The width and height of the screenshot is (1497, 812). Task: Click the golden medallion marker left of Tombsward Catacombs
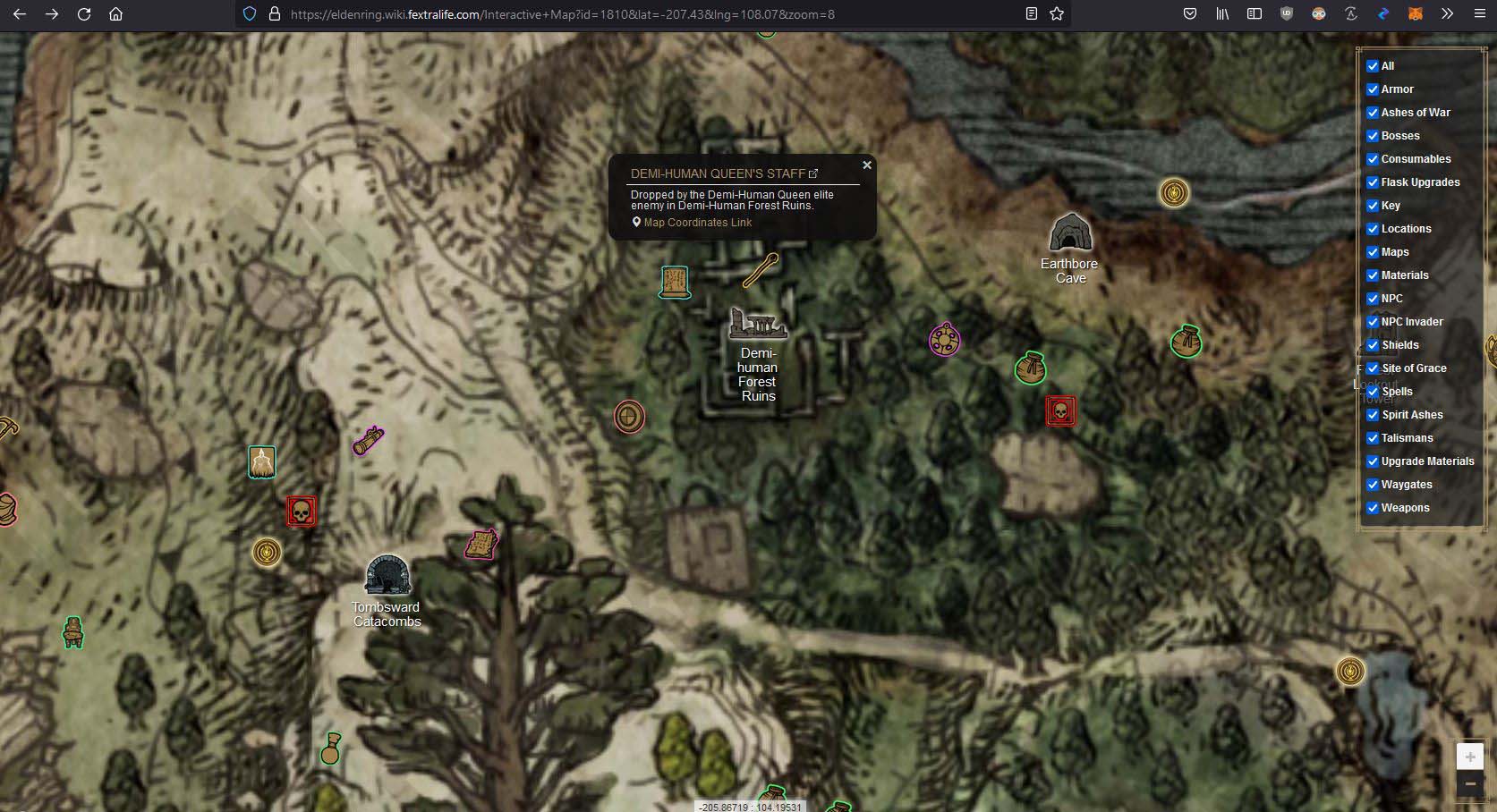click(266, 553)
